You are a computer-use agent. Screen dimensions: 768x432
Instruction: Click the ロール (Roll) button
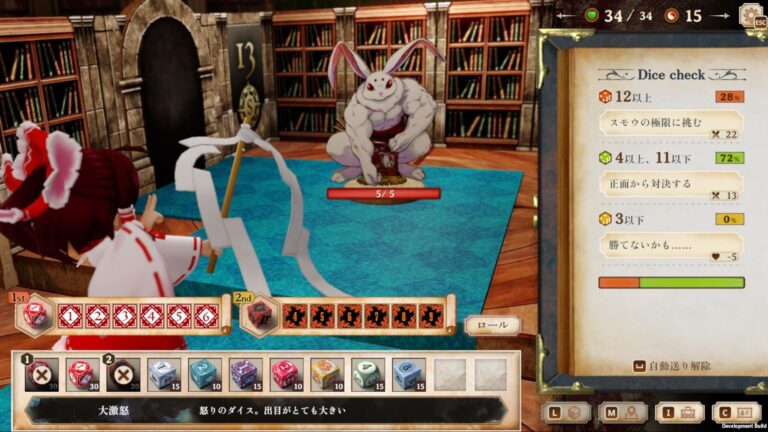(x=492, y=325)
